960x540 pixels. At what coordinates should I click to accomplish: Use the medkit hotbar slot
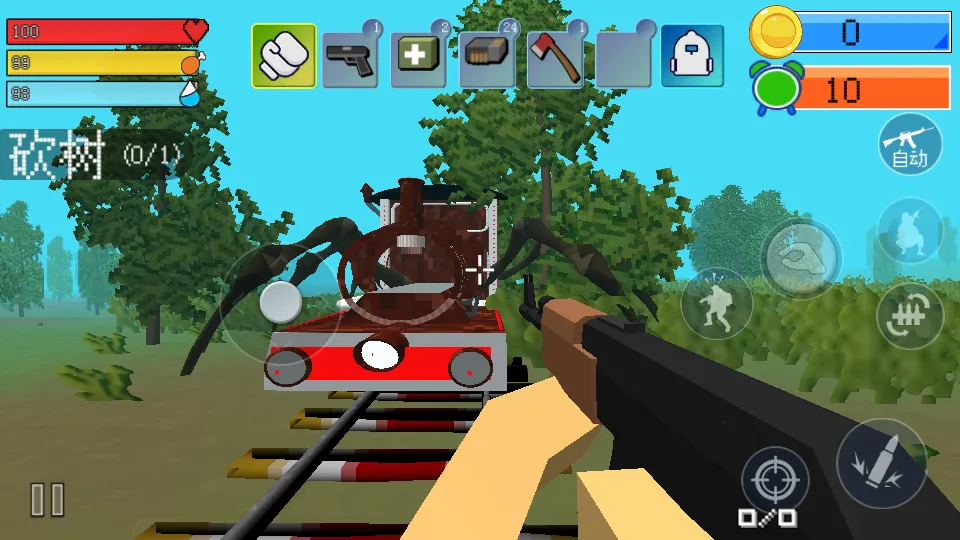coord(418,57)
